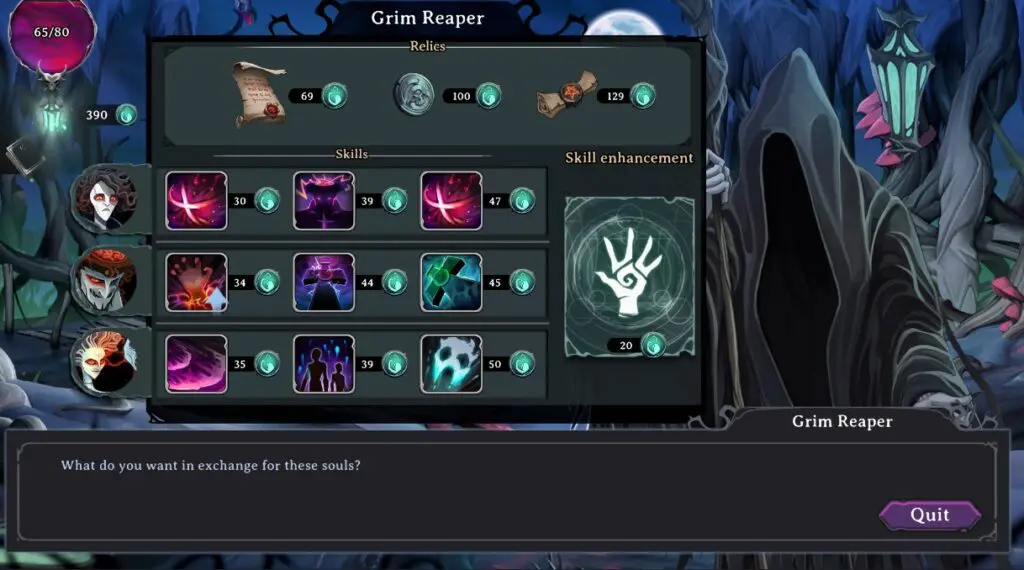Select the fiery hand skill costing 34
The image size is (1024, 570).
[196, 282]
